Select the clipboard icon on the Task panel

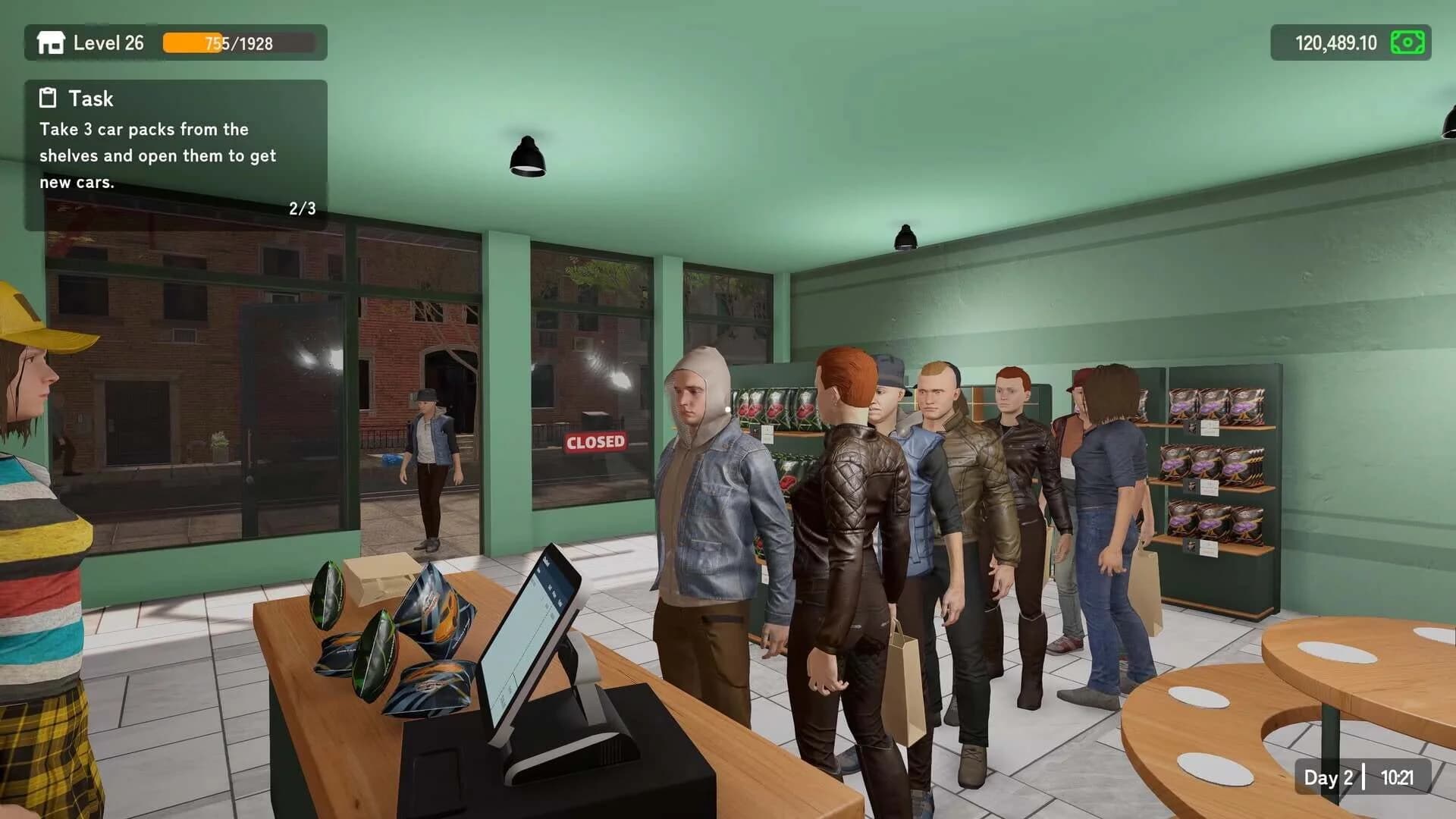[x=46, y=98]
